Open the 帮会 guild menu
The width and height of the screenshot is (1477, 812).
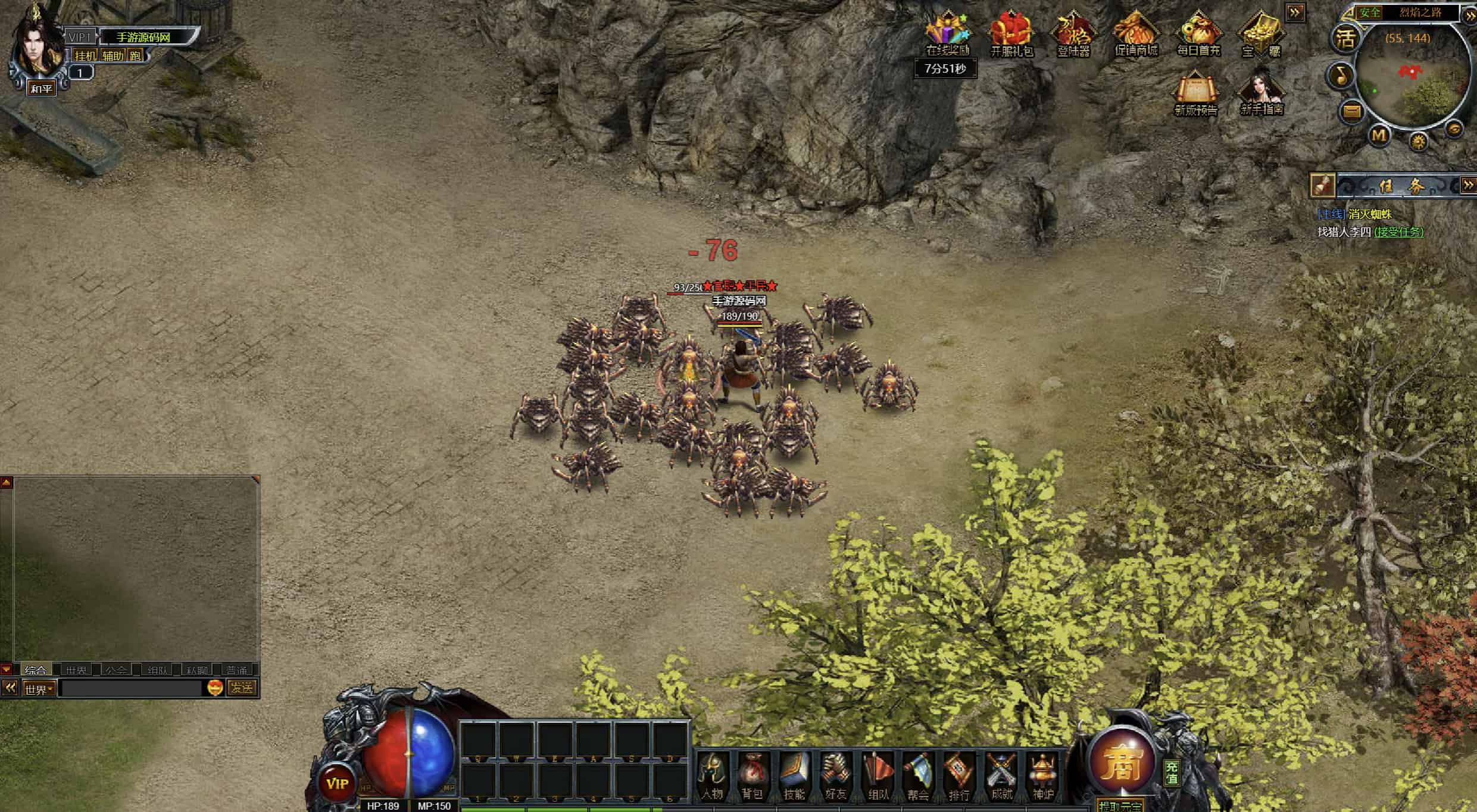(919, 776)
